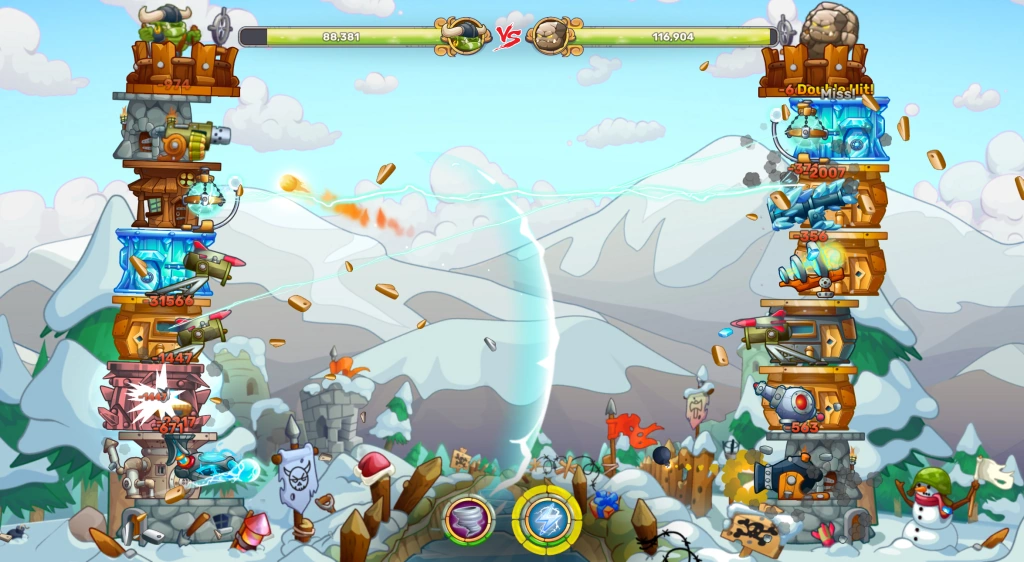Activate the tornado ability

click(x=469, y=519)
